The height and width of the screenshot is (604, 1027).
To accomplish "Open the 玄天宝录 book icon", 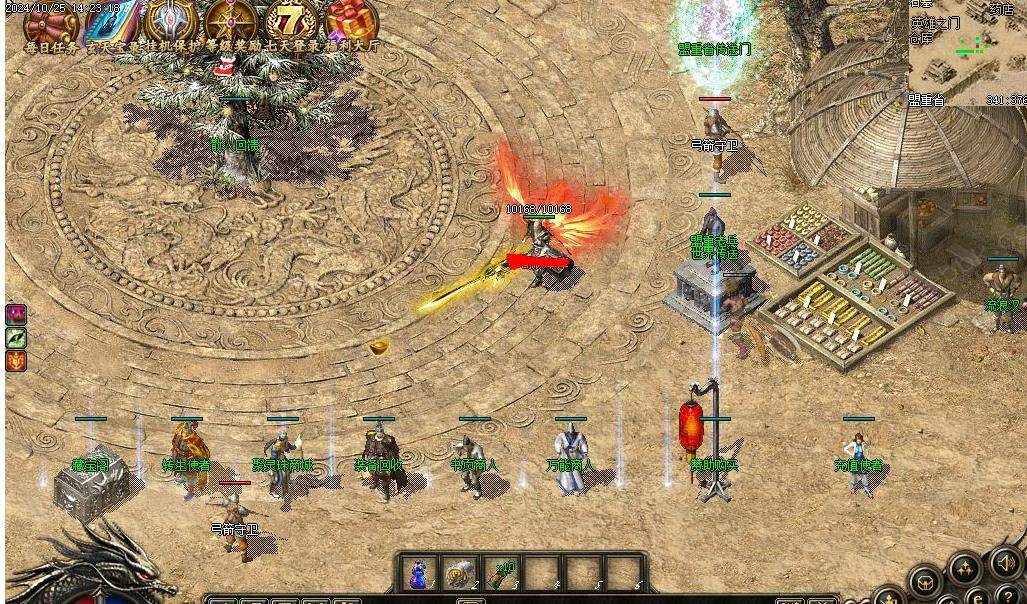I will [x=110, y=22].
